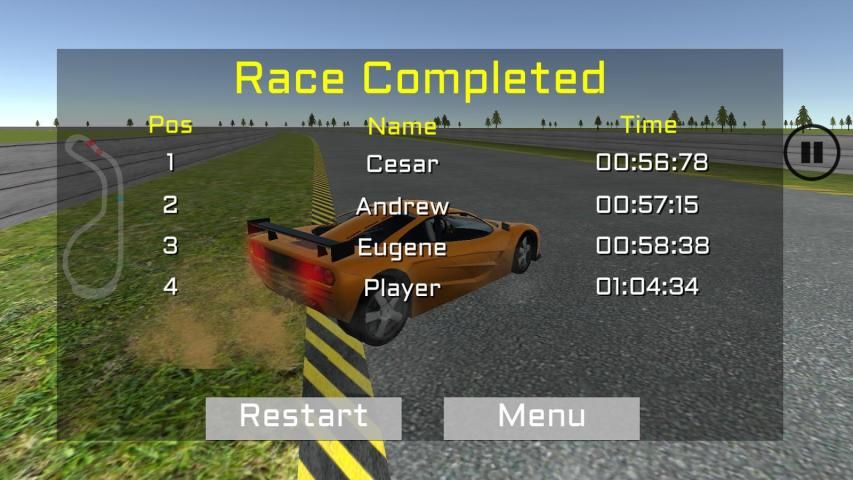
Task: Restart the race
Action: [x=303, y=417]
